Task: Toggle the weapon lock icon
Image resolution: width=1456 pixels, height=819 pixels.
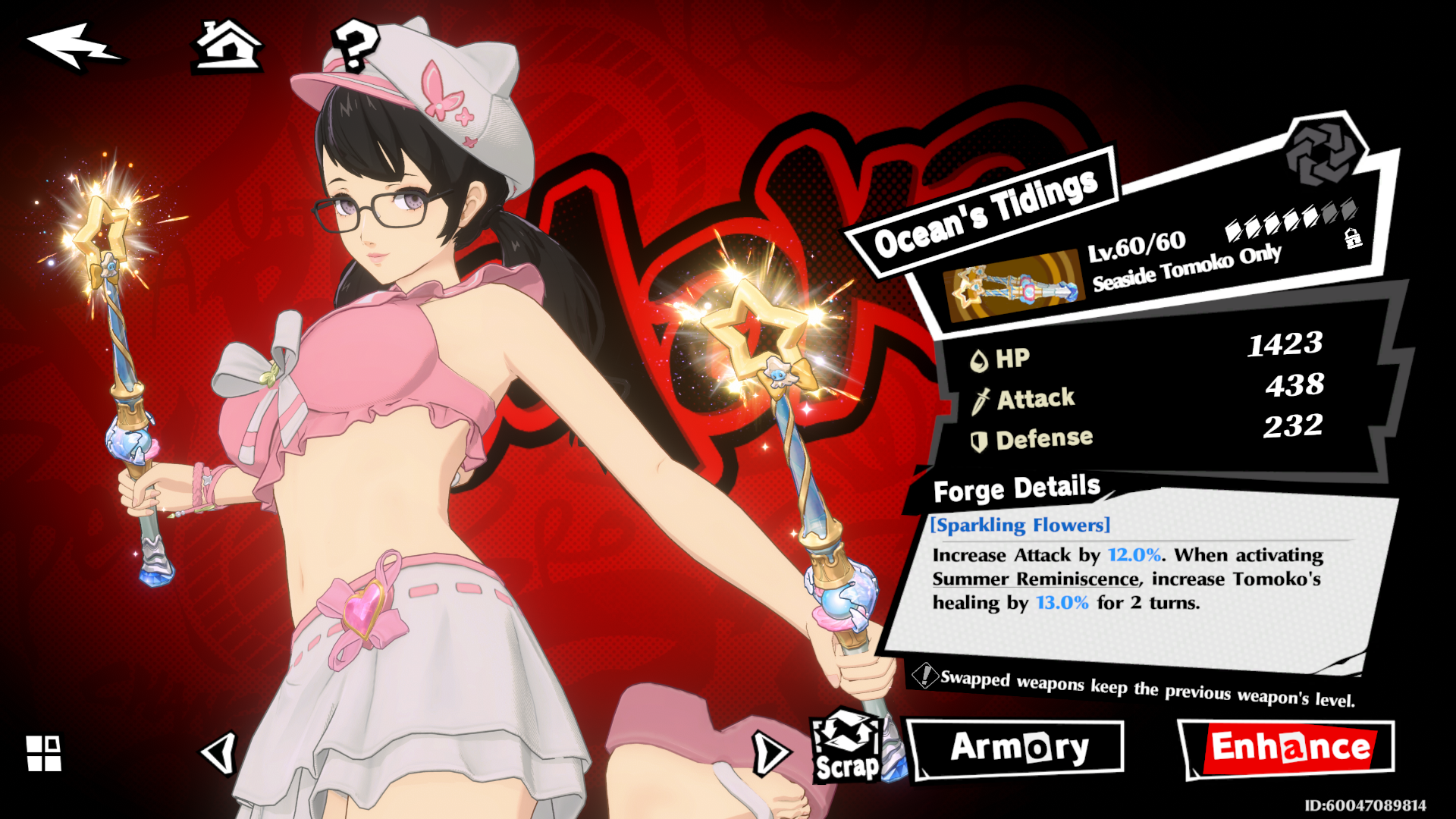Action: (1353, 238)
